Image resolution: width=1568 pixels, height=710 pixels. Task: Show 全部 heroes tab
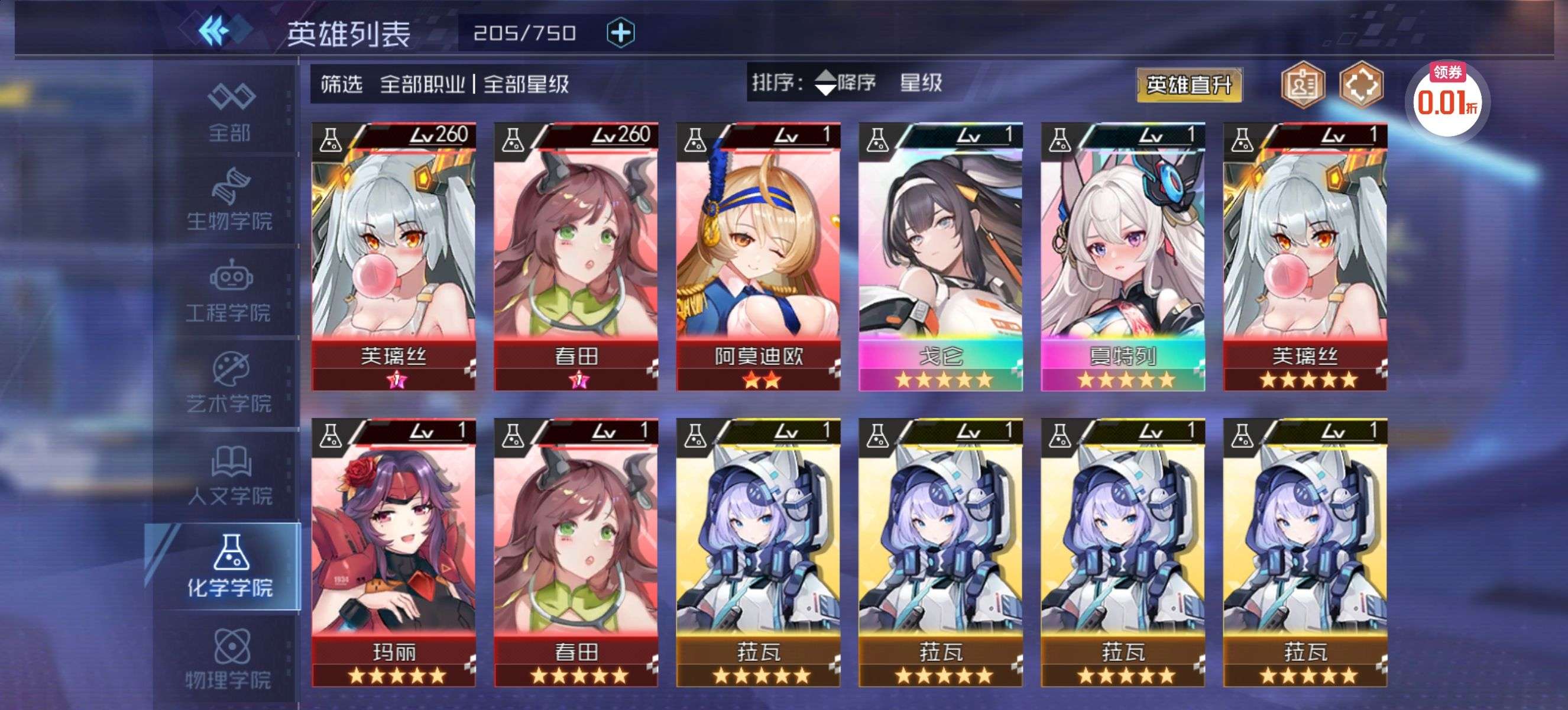230,112
